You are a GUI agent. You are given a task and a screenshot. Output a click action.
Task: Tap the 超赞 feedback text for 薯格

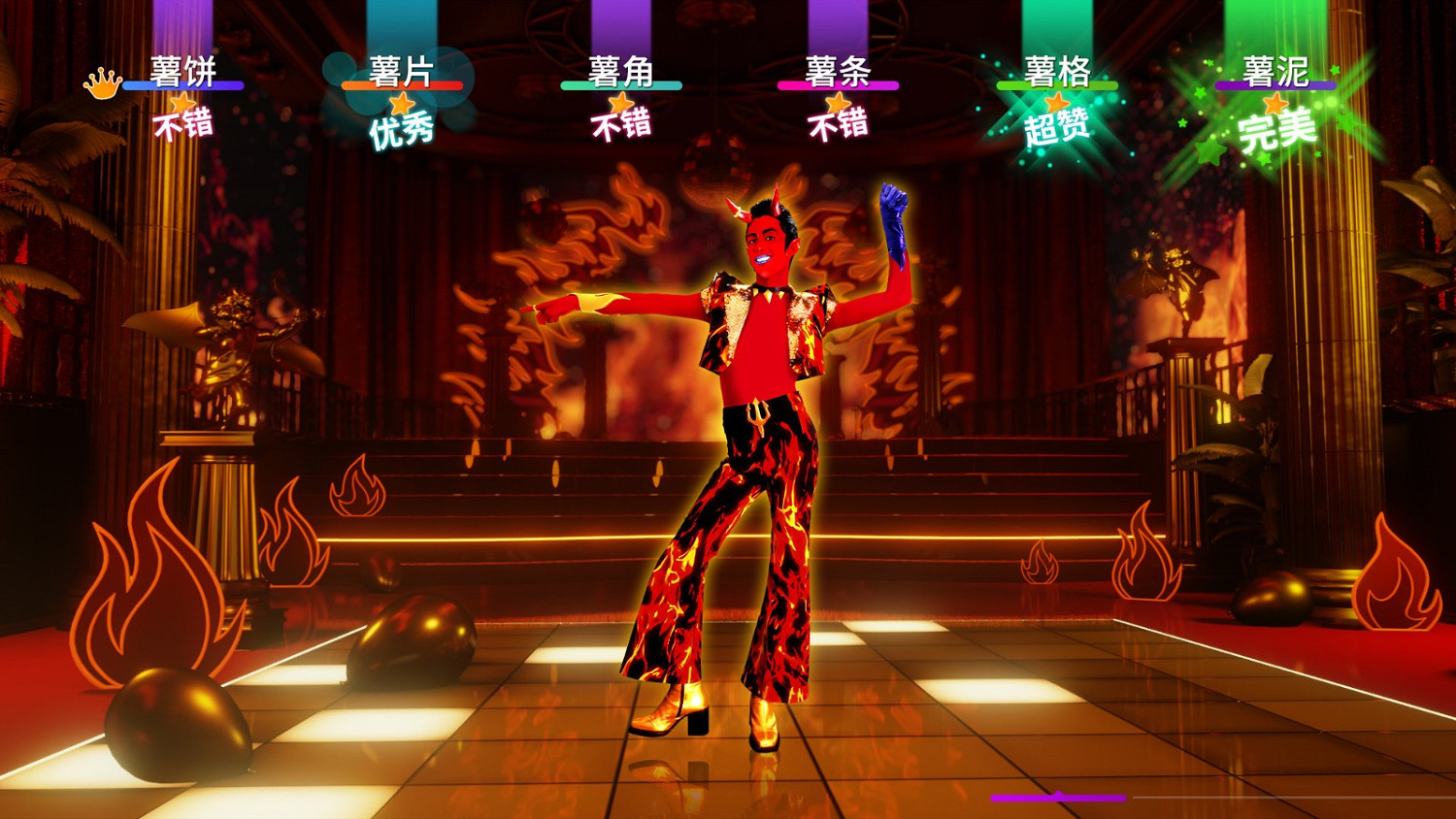click(1056, 127)
